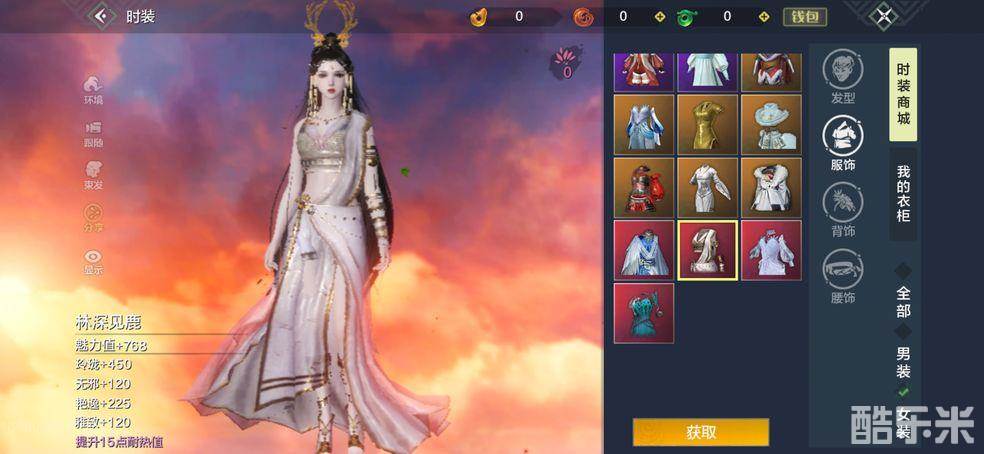Viewport: 984px width, 454px height.
Task: Choose the white hat outfit tile
Action: (x=771, y=124)
